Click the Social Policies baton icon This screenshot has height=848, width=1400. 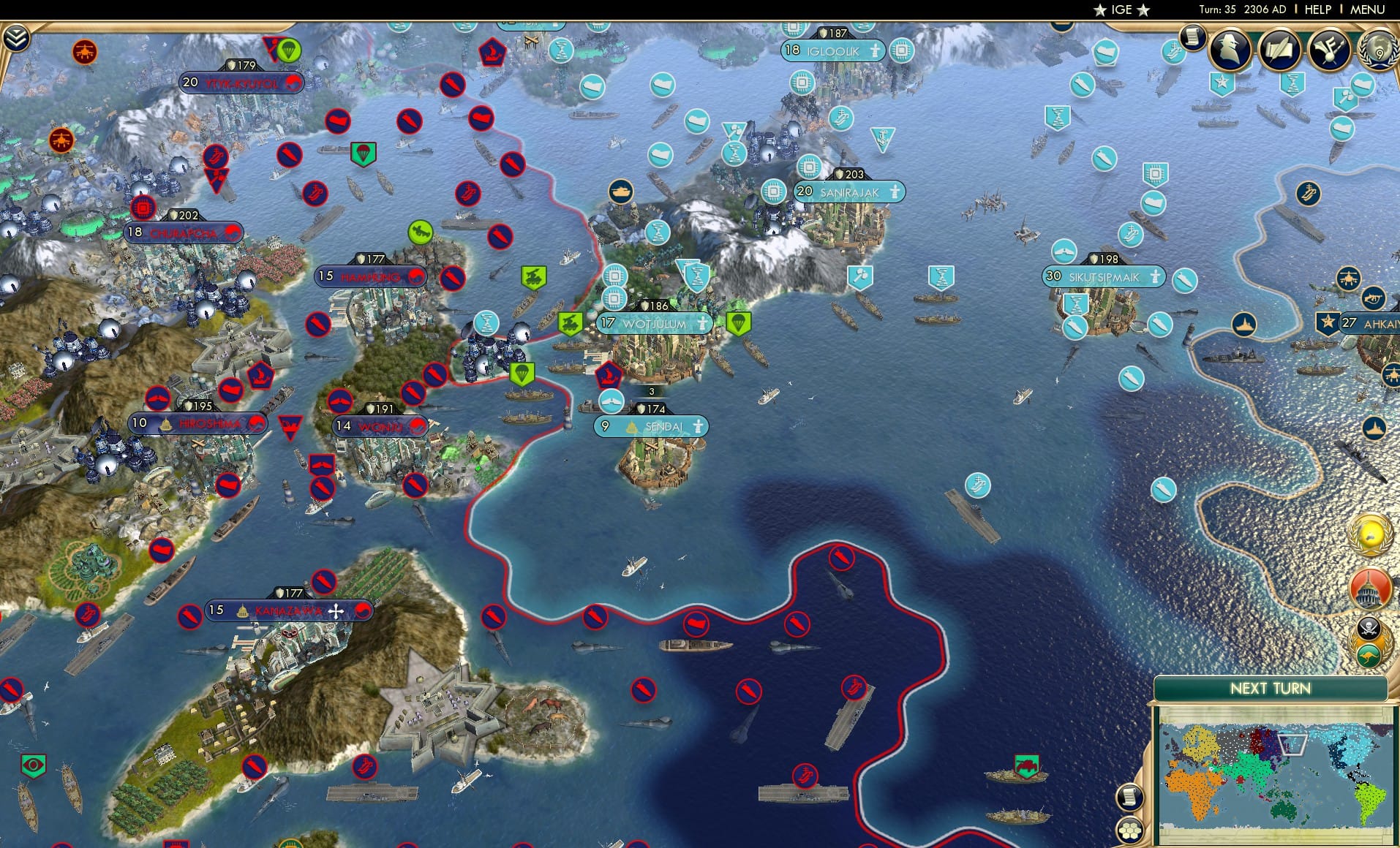pyautogui.click(x=1326, y=50)
